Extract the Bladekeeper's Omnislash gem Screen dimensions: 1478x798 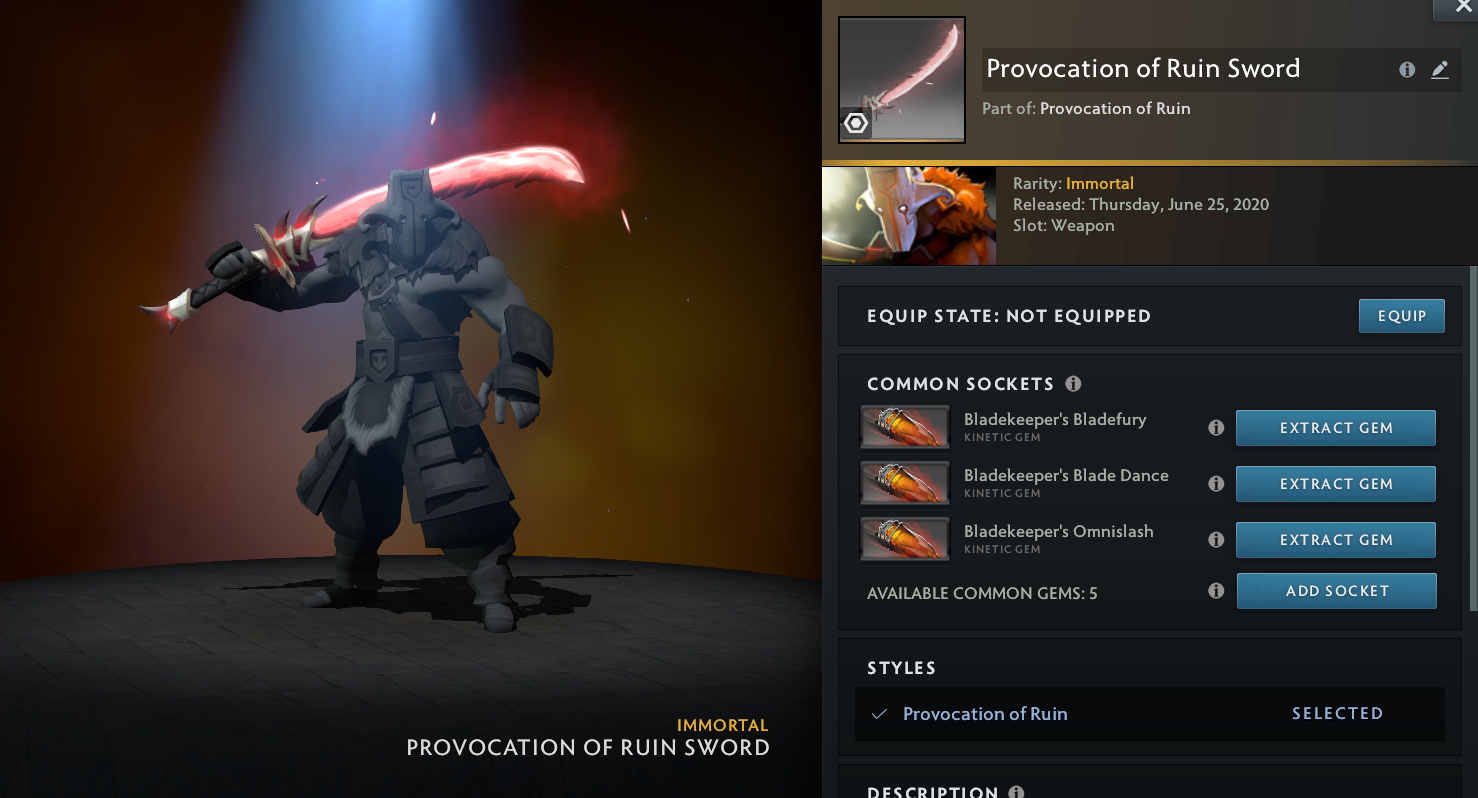click(x=1335, y=540)
